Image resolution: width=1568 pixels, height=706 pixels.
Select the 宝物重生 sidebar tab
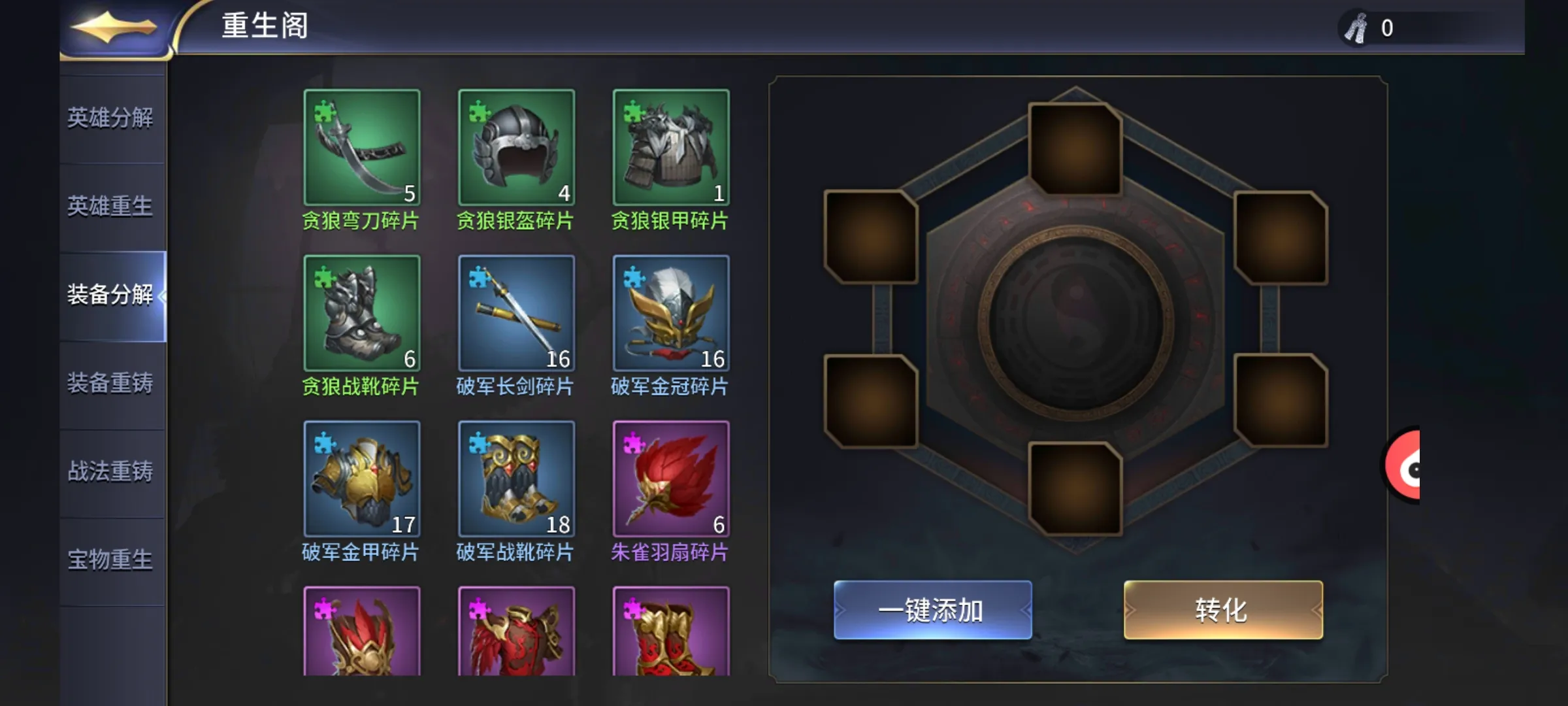click(111, 561)
